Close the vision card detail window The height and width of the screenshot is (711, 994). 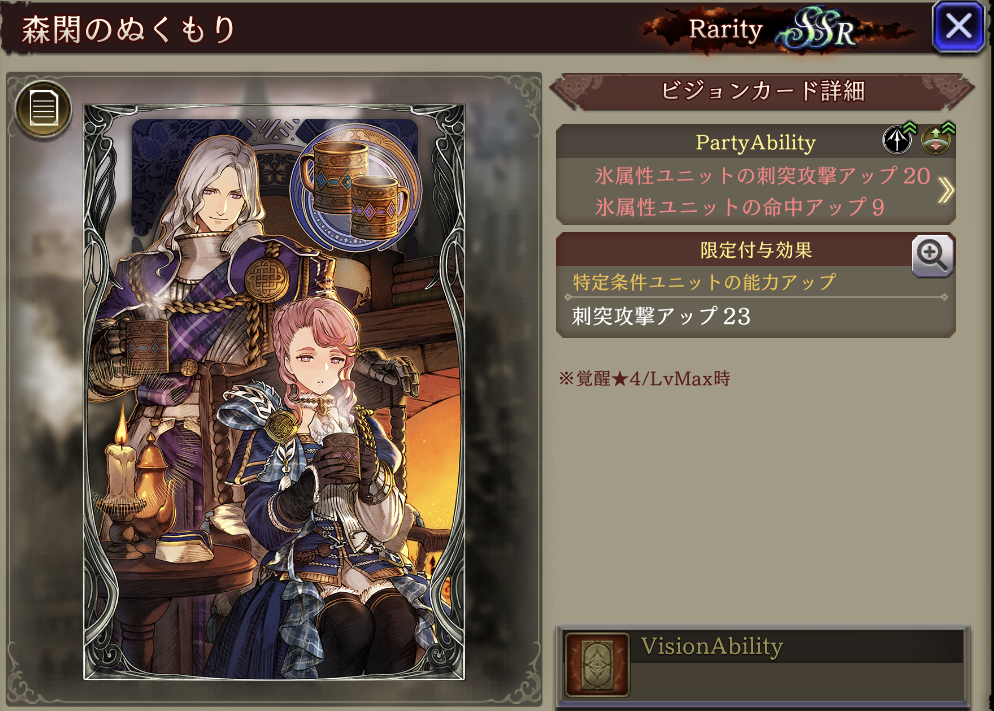(958, 27)
